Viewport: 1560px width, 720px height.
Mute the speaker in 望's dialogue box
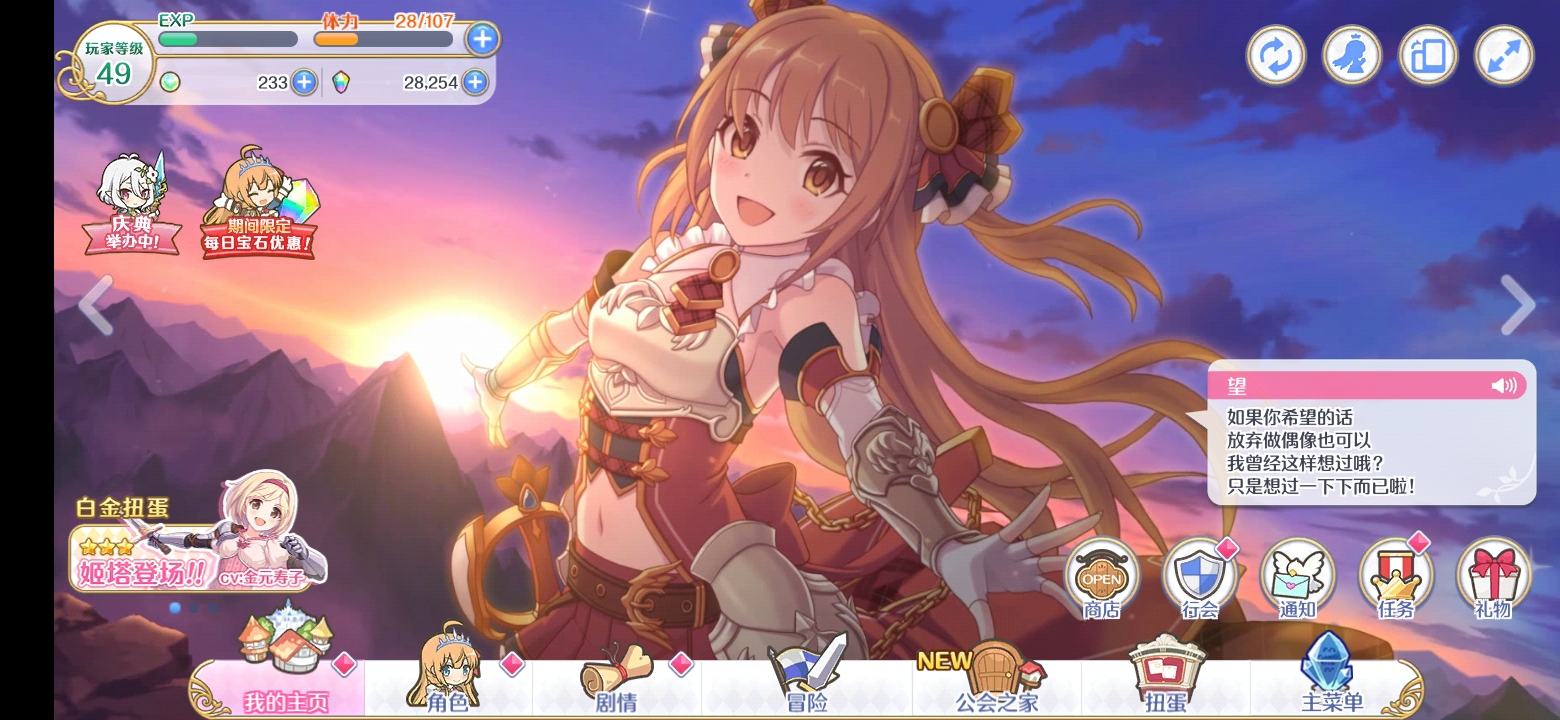coord(1504,384)
